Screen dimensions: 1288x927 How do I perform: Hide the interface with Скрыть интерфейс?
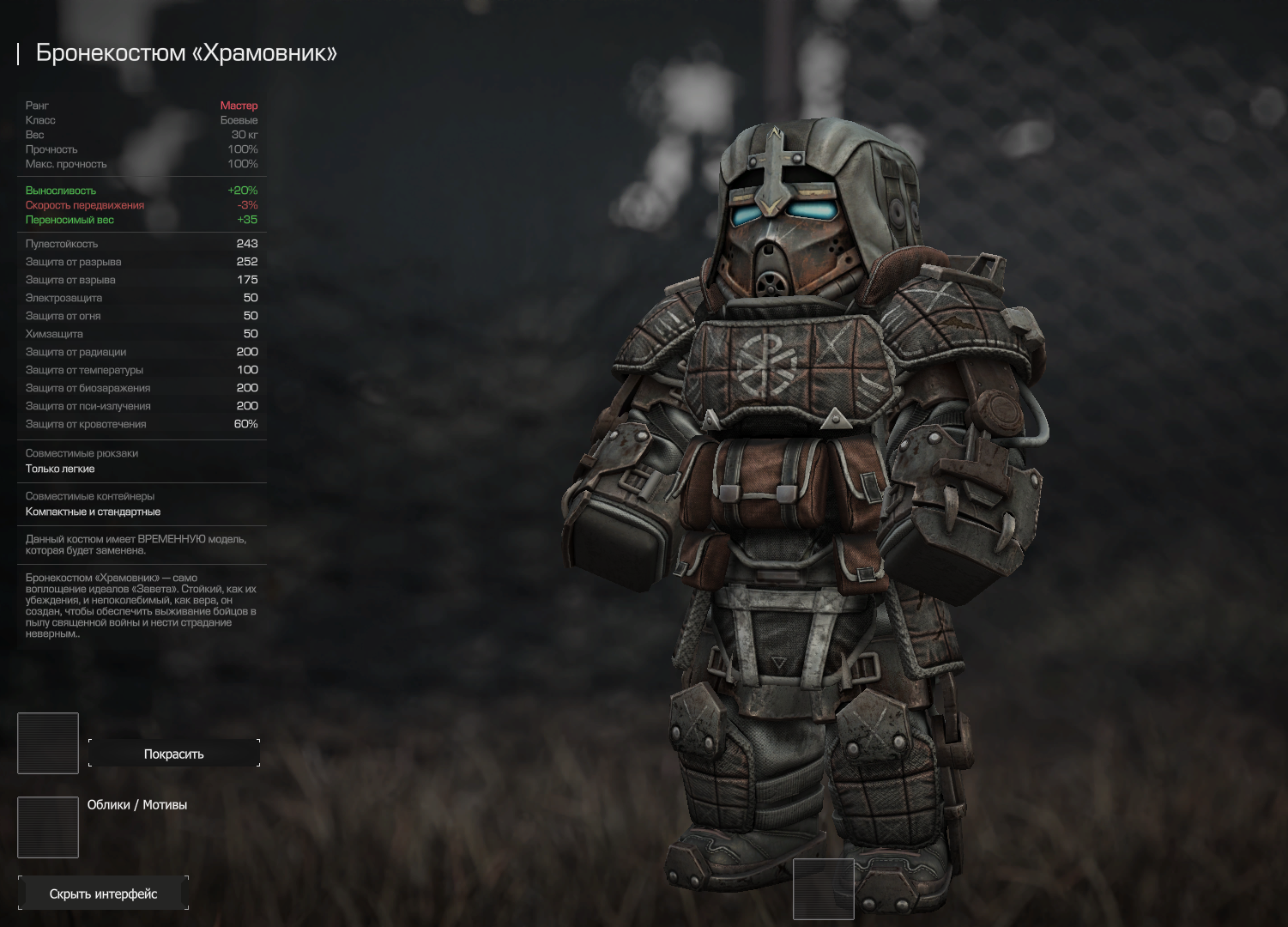point(103,894)
